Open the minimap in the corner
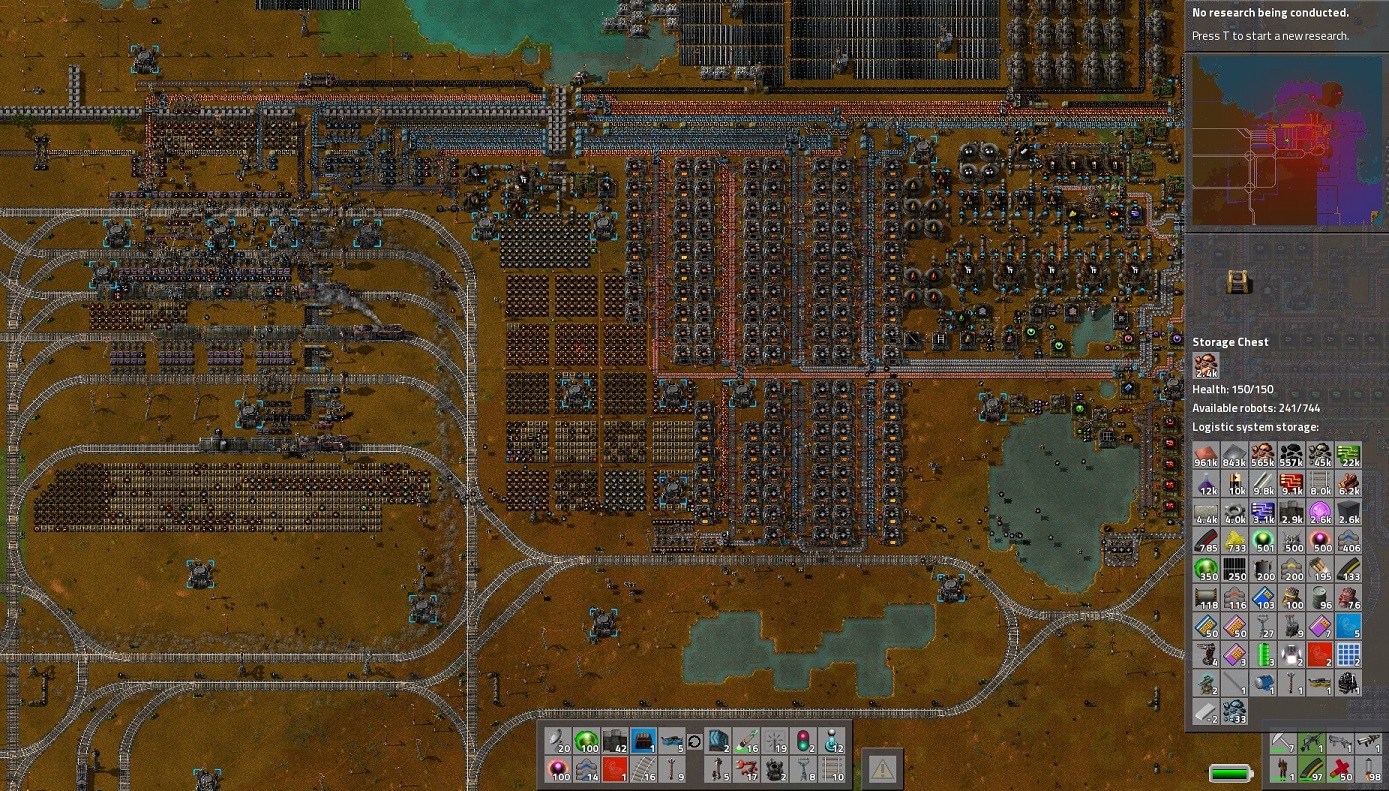 click(1286, 140)
